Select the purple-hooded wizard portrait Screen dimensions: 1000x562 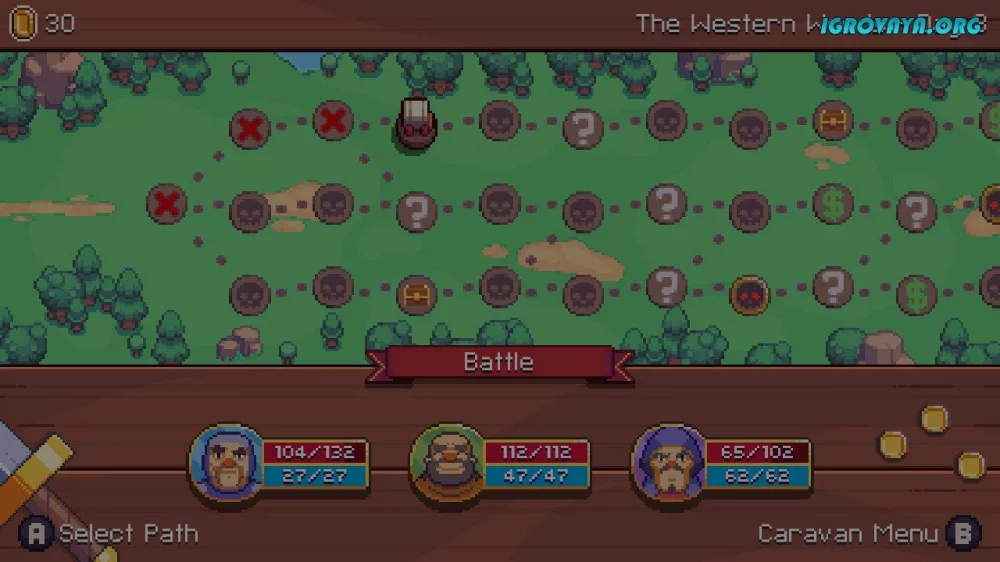[x=666, y=464]
